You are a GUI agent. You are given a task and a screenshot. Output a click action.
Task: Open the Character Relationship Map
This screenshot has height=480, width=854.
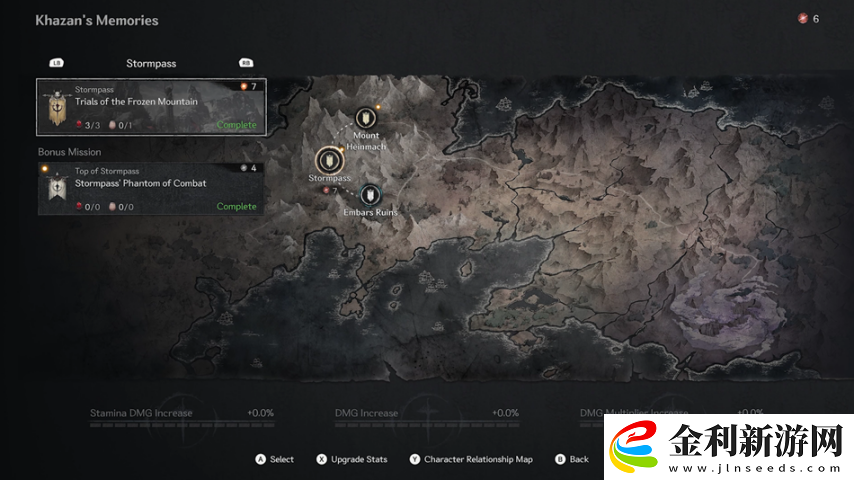[470, 460]
